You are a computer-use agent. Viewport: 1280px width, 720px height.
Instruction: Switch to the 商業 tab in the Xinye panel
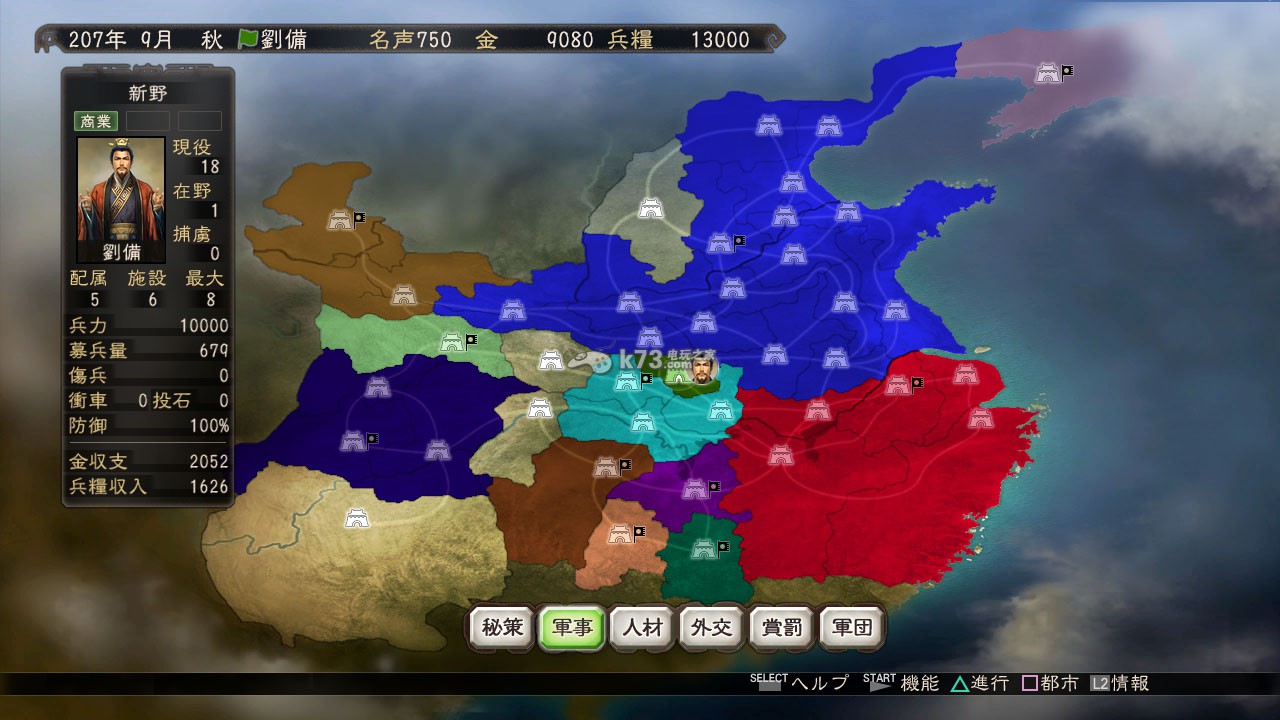point(95,121)
